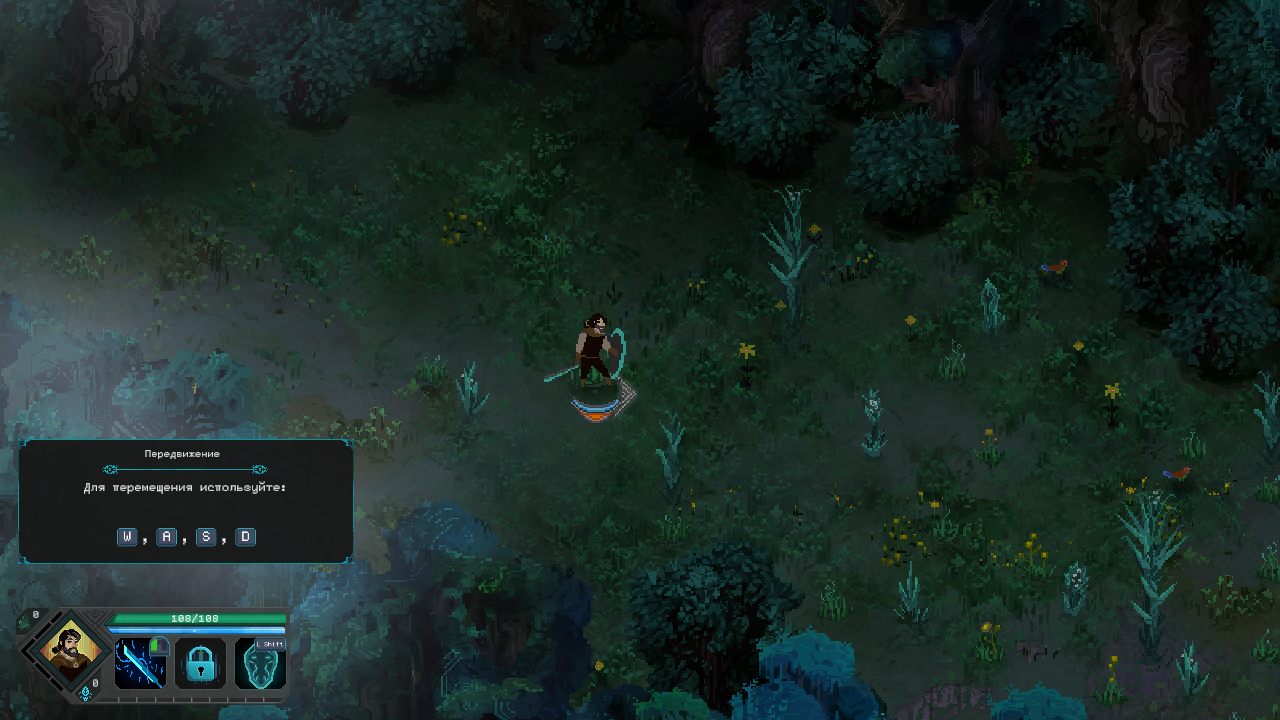Click the diamond cursor marker below the hero
Viewport: 1280px width, 720px height.
[x=600, y=405]
